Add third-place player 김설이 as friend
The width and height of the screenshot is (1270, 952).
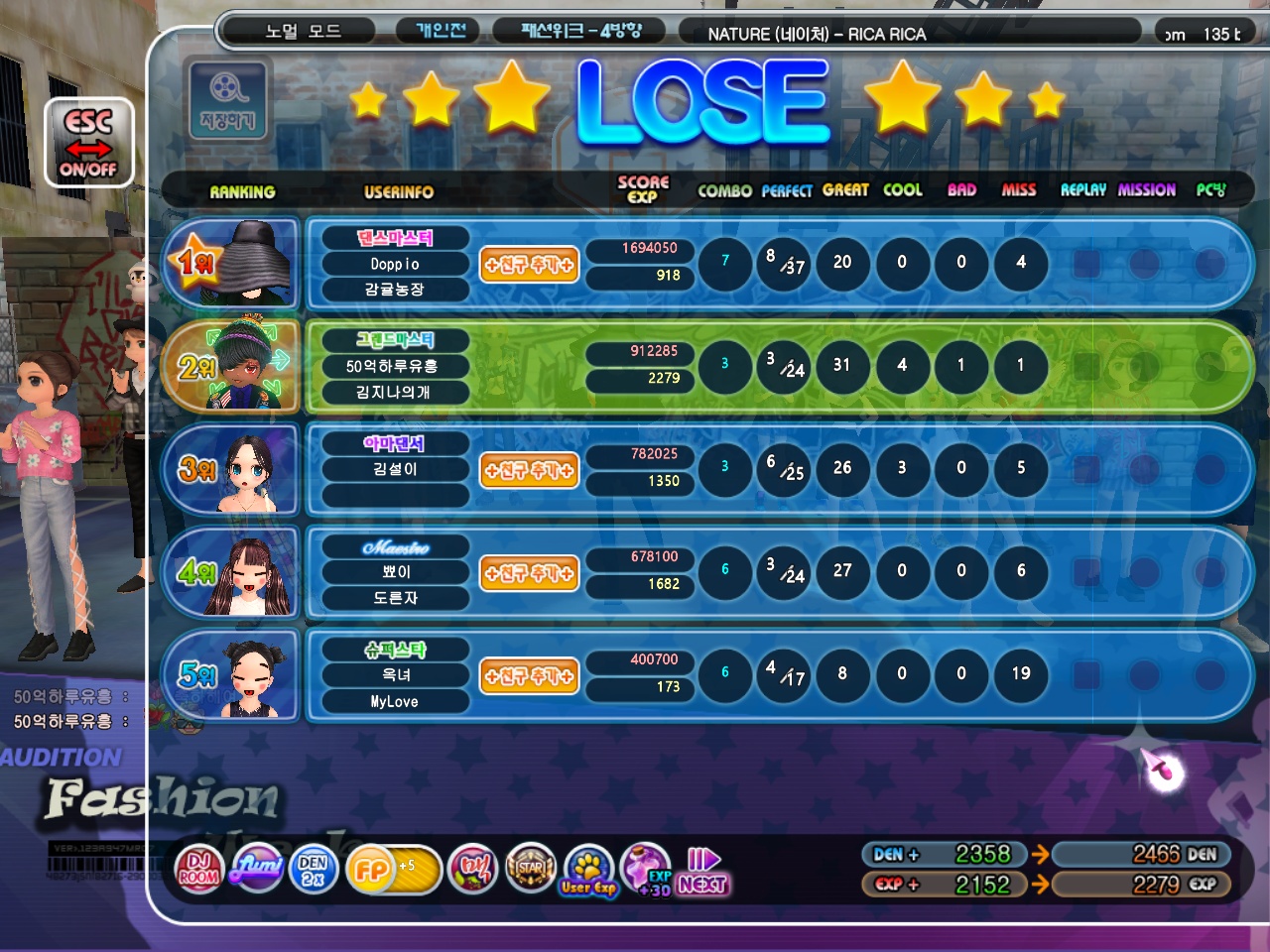point(529,470)
